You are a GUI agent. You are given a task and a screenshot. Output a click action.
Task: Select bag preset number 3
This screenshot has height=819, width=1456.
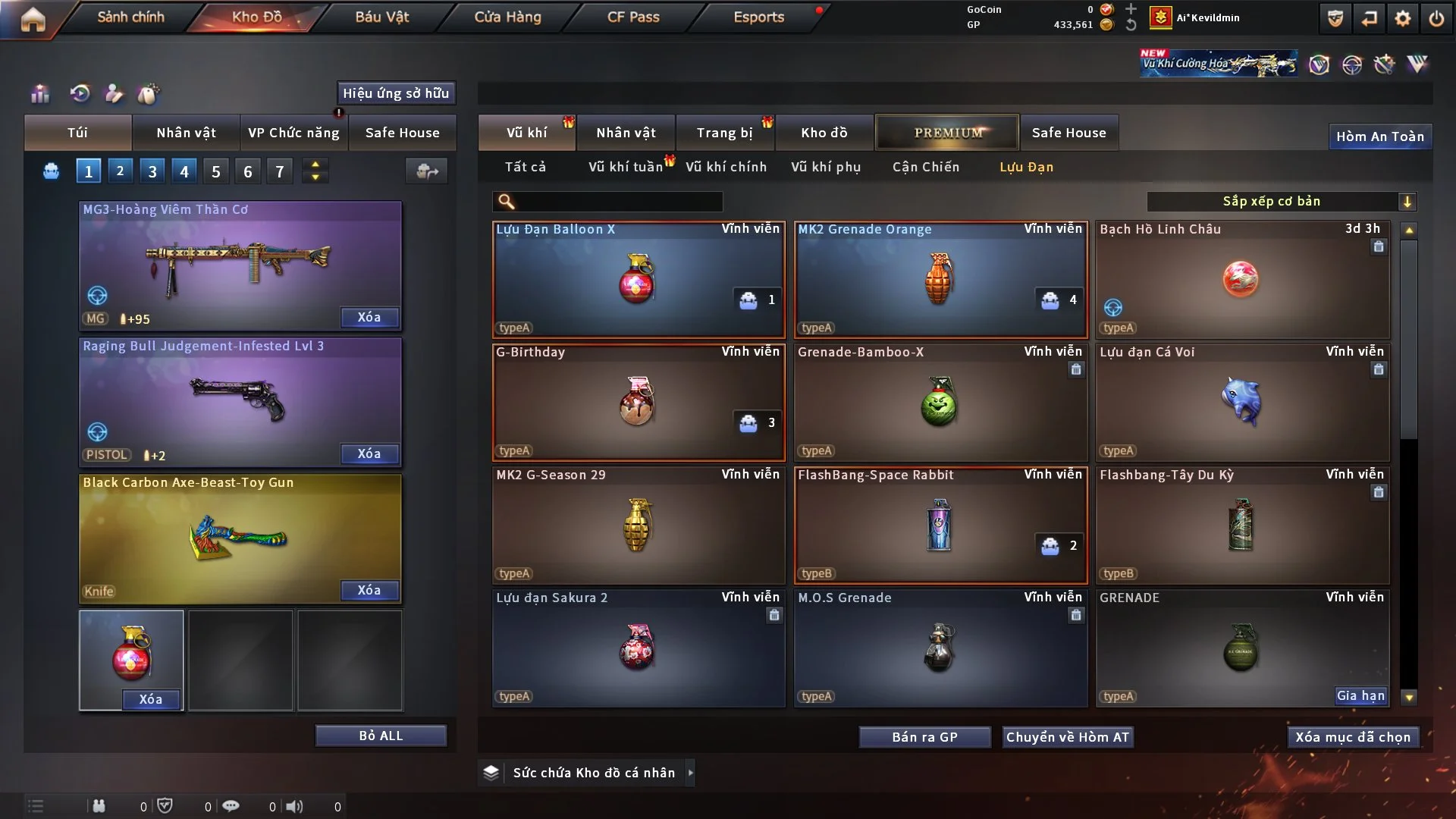click(x=152, y=171)
